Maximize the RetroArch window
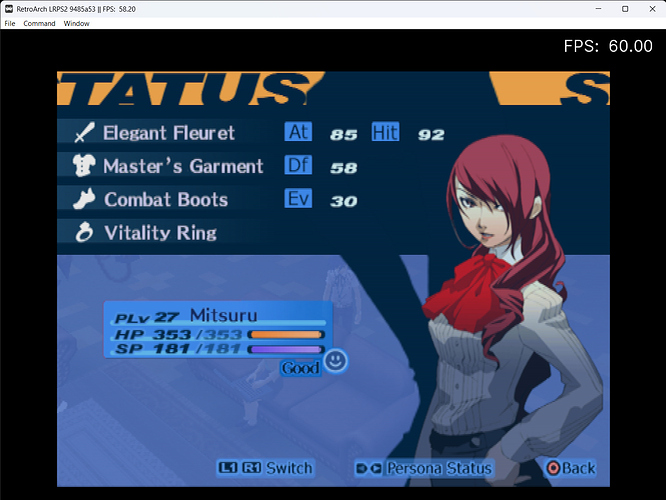Image resolution: width=666 pixels, height=500 pixels. [x=625, y=8]
